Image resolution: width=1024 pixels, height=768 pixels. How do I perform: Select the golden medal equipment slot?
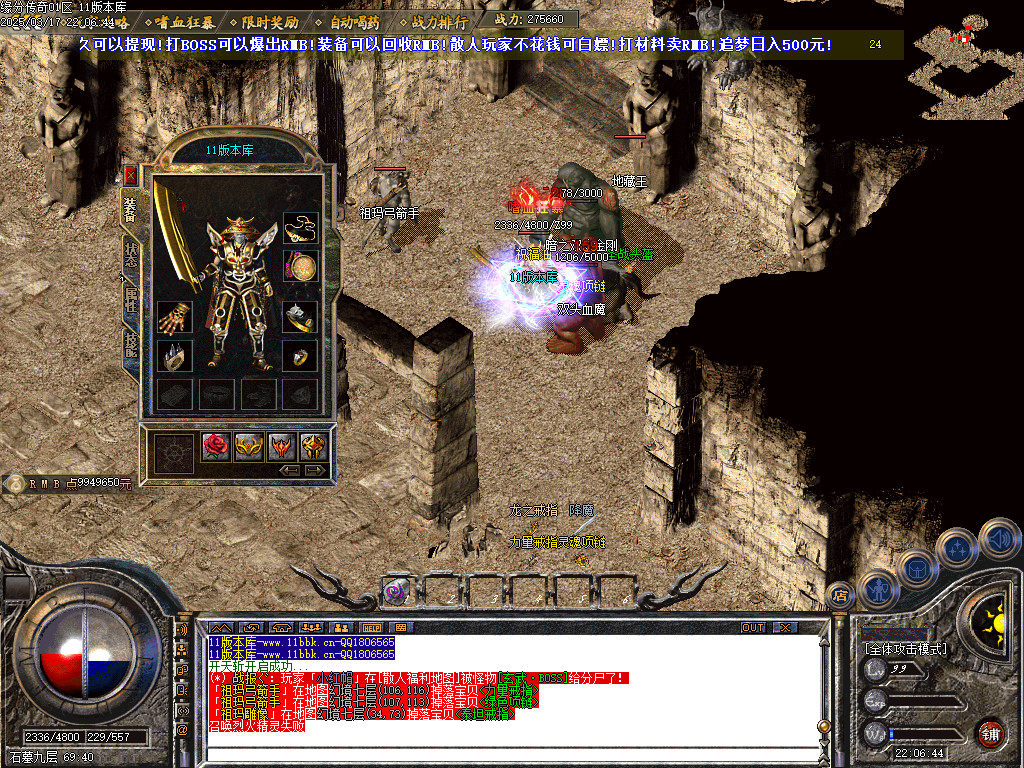tap(300, 267)
